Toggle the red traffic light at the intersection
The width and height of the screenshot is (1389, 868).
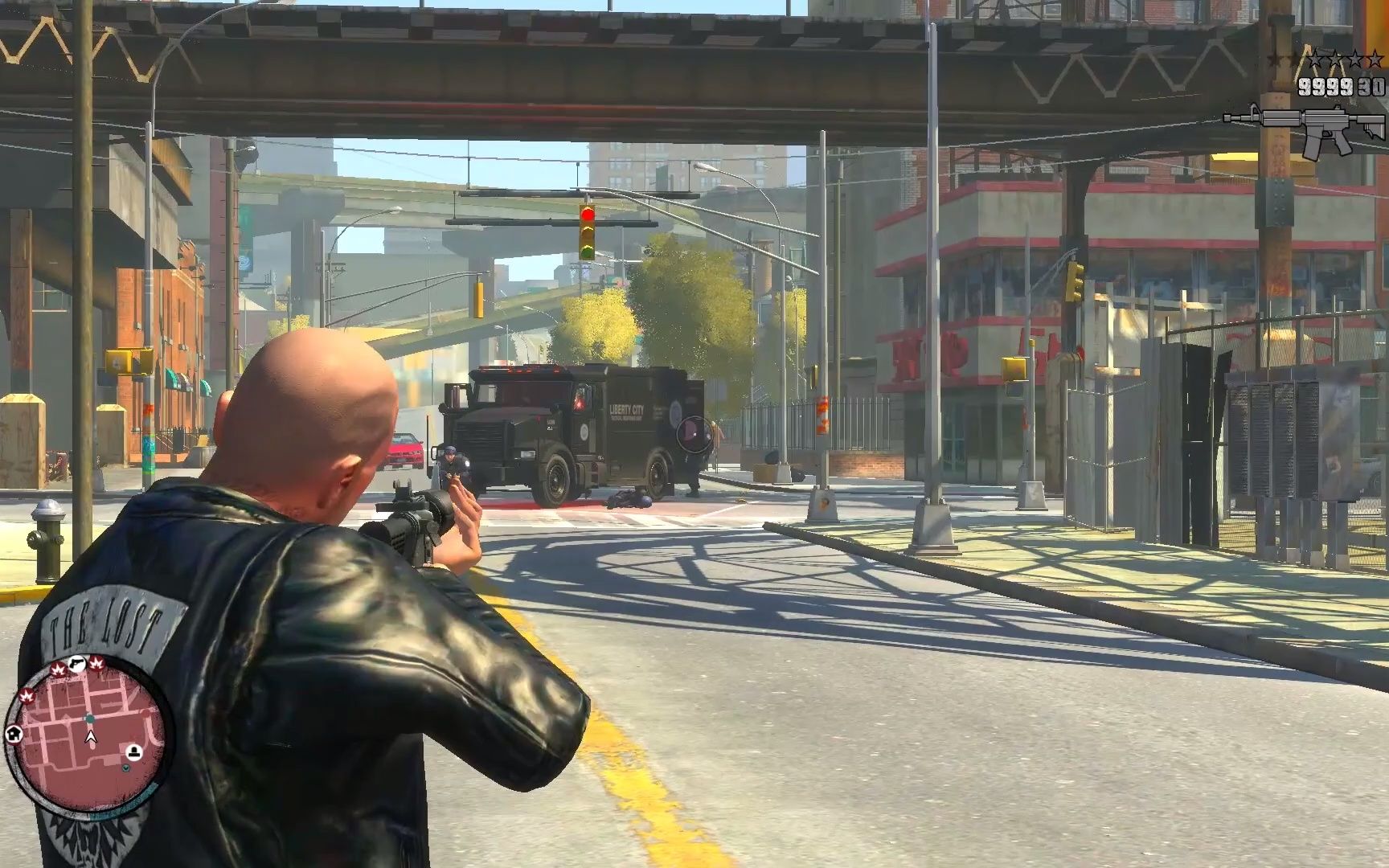click(589, 215)
